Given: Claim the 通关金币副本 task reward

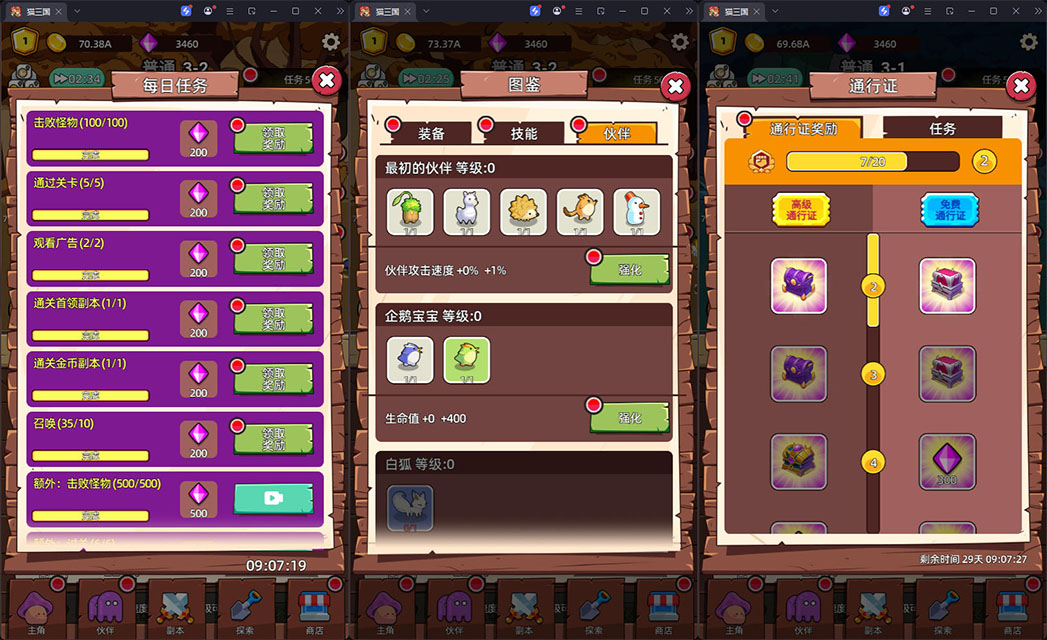Looking at the screenshot, I should pos(273,379).
